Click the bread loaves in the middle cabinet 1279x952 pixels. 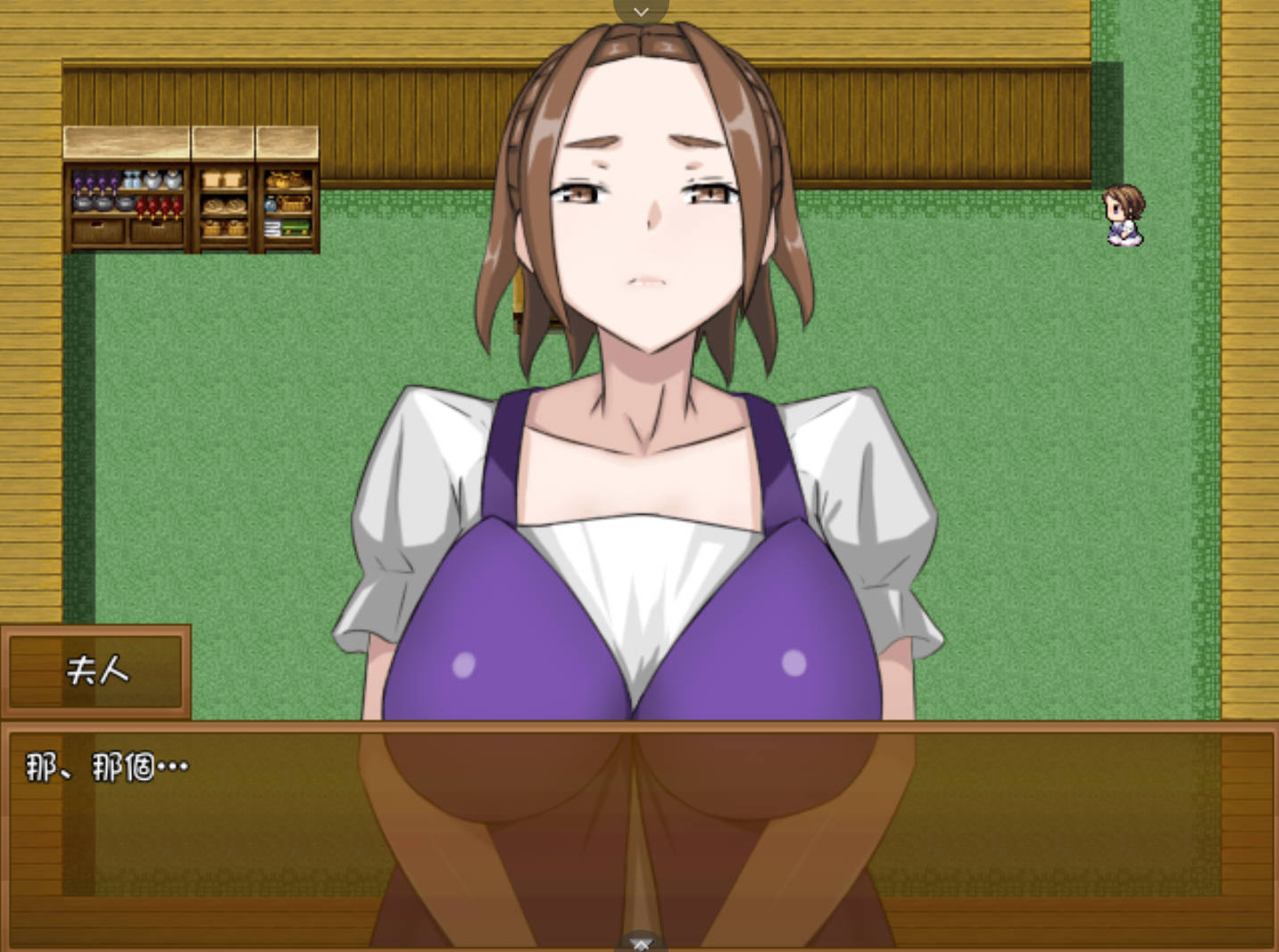pos(222,204)
